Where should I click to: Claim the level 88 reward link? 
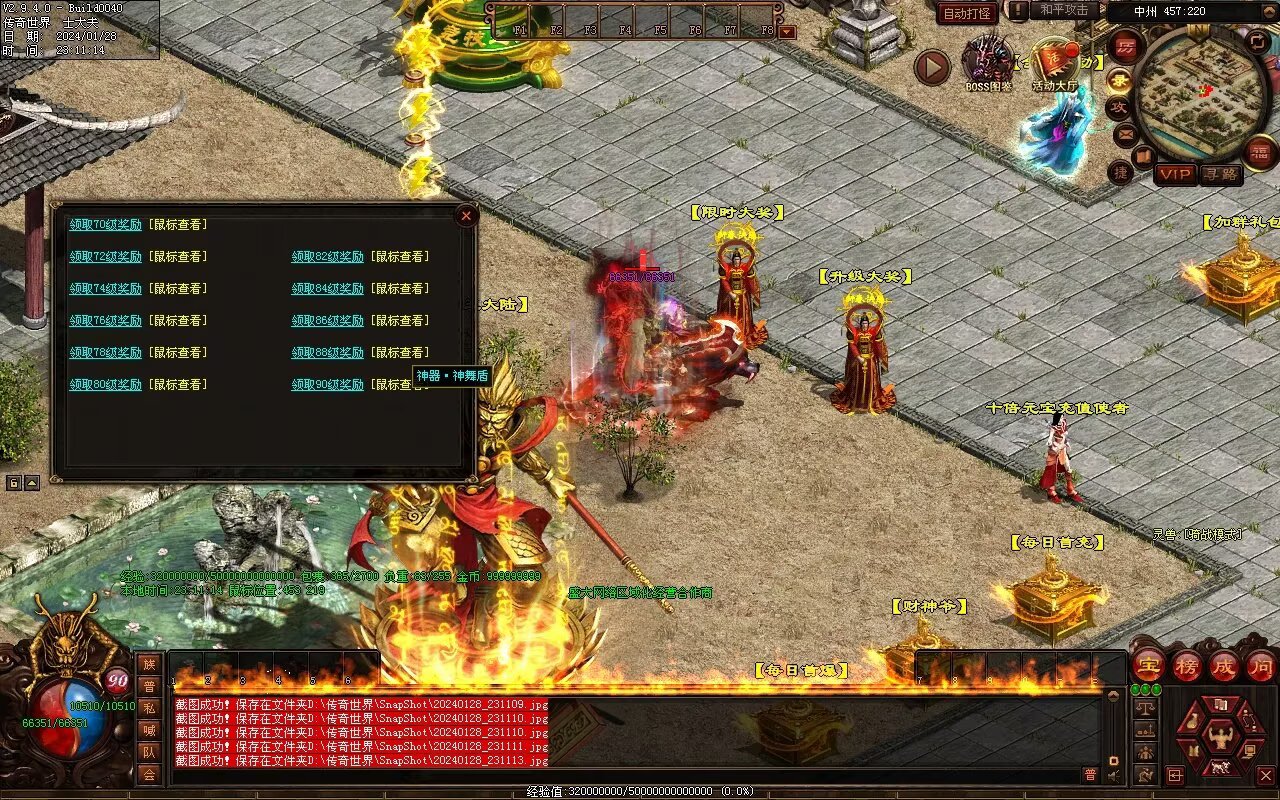(x=328, y=353)
